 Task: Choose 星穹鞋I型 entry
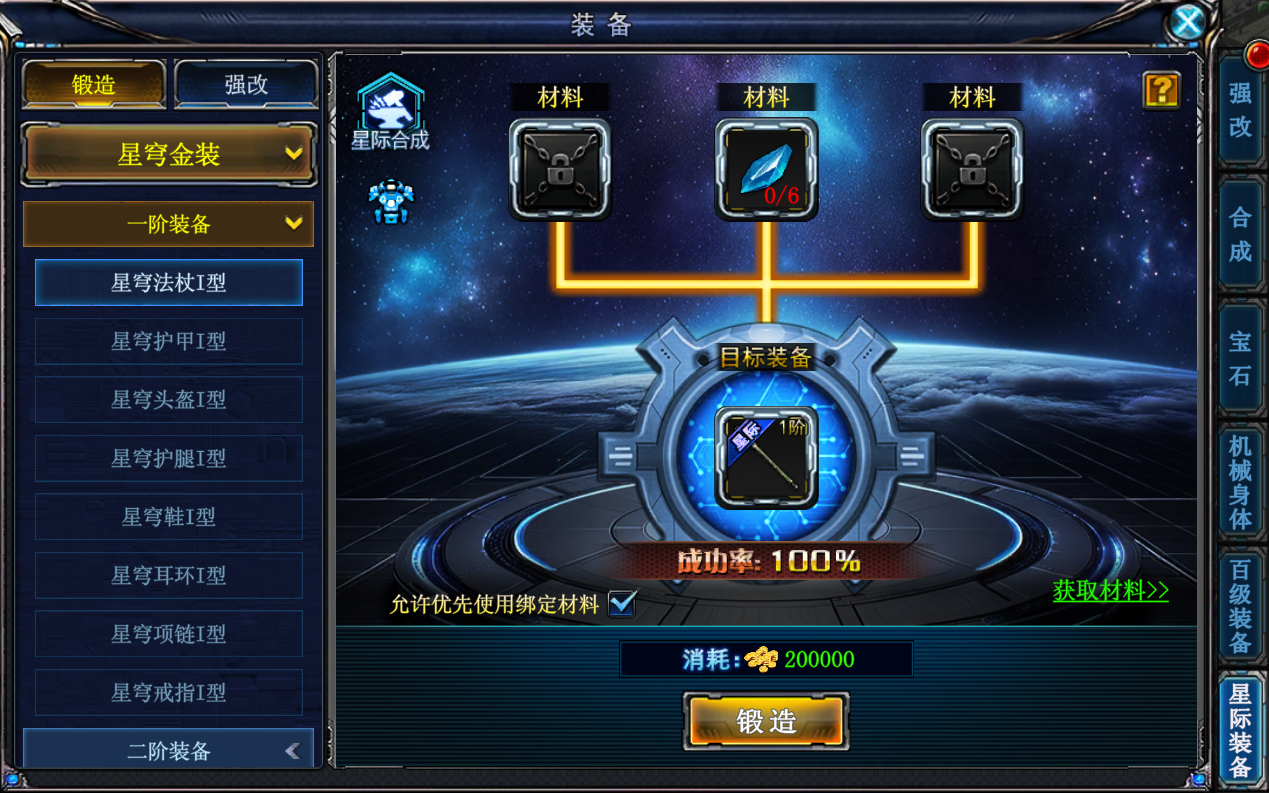click(x=168, y=517)
